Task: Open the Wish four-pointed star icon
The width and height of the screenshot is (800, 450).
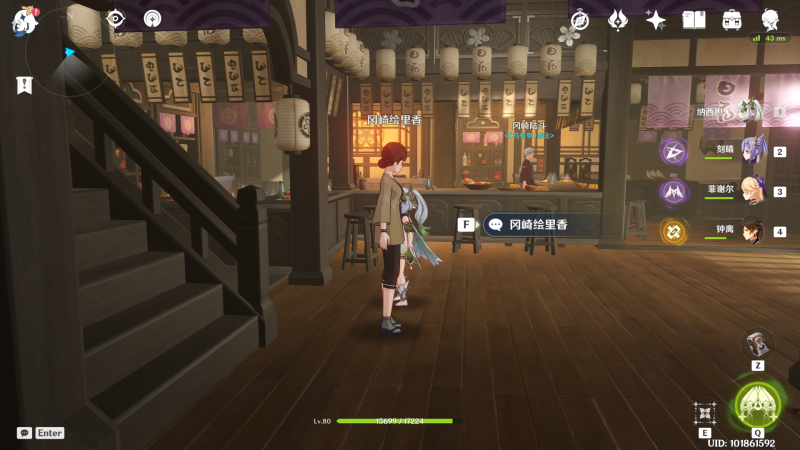Action: pos(656,20)
